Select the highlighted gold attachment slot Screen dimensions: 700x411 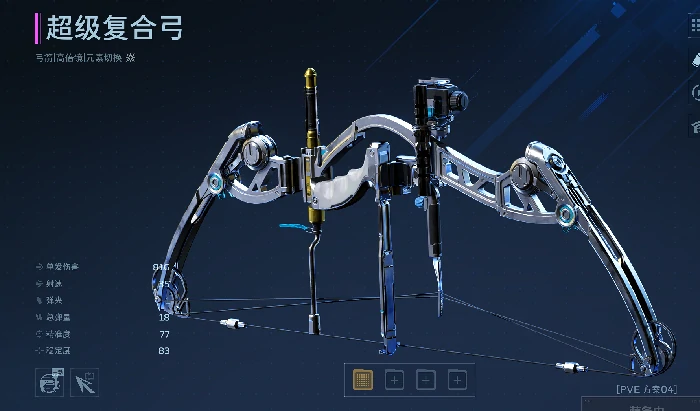(x=363, y=380)
